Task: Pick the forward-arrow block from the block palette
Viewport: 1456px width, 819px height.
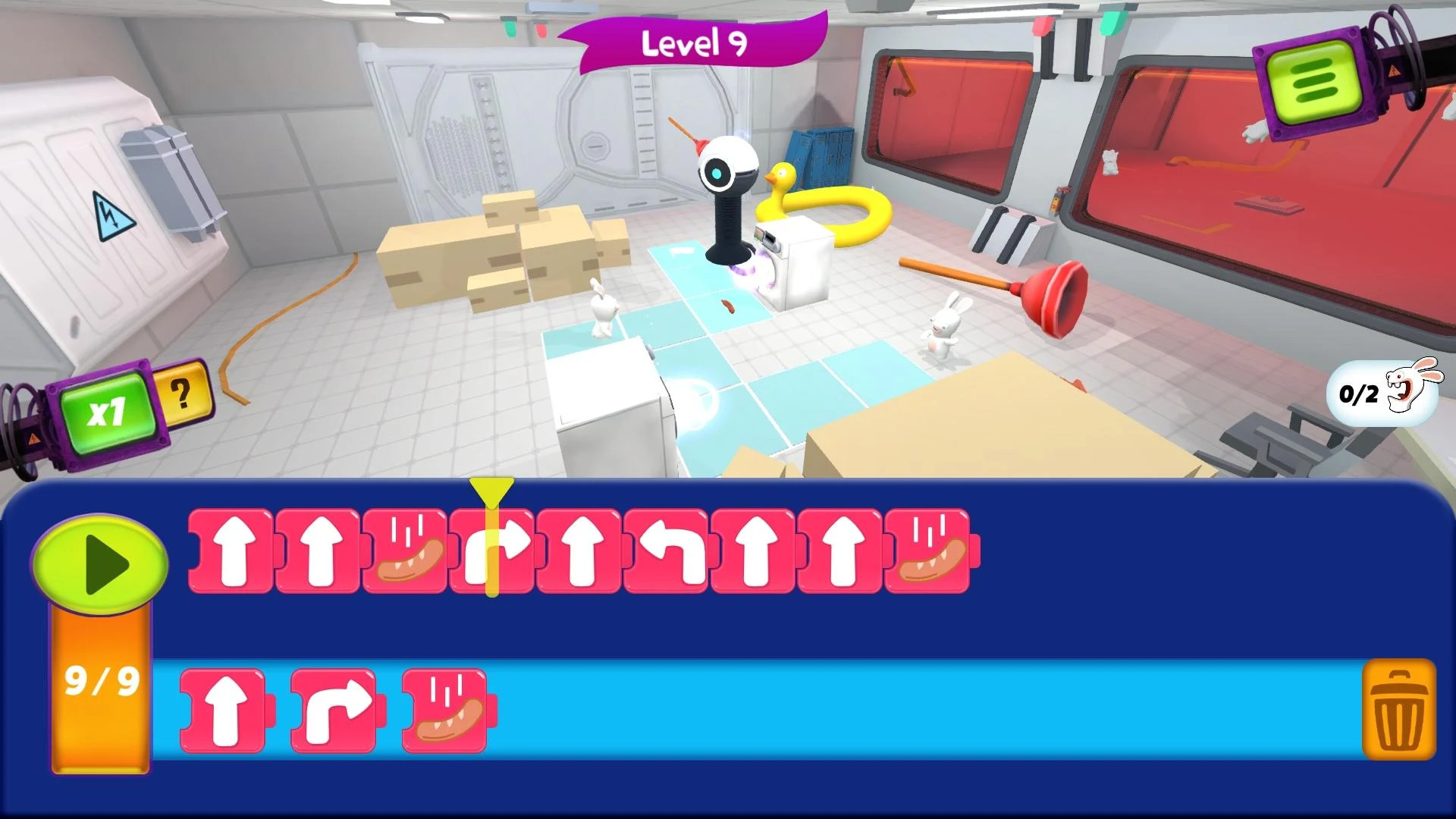Action: point(222,709)
